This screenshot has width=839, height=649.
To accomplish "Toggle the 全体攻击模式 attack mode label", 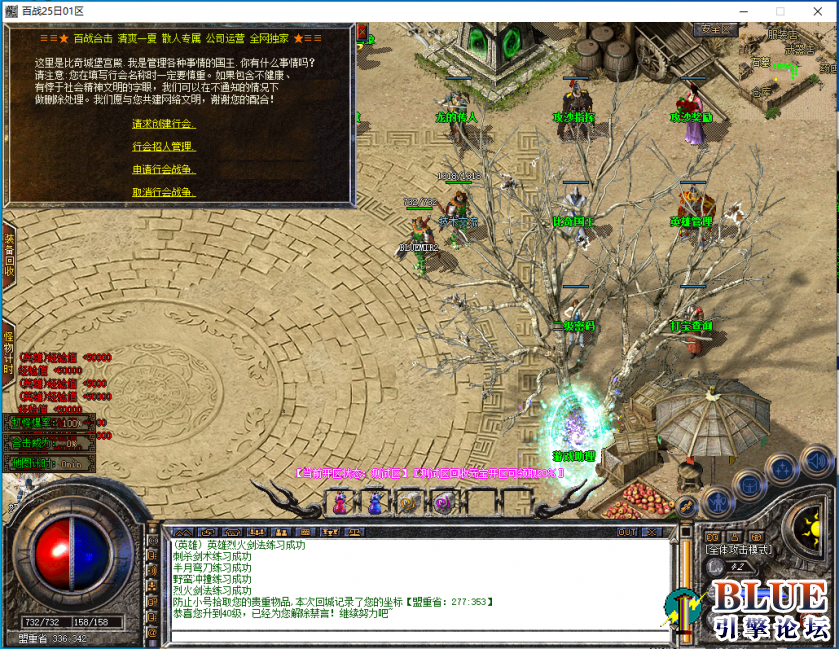I will click(x=739, y=549).
